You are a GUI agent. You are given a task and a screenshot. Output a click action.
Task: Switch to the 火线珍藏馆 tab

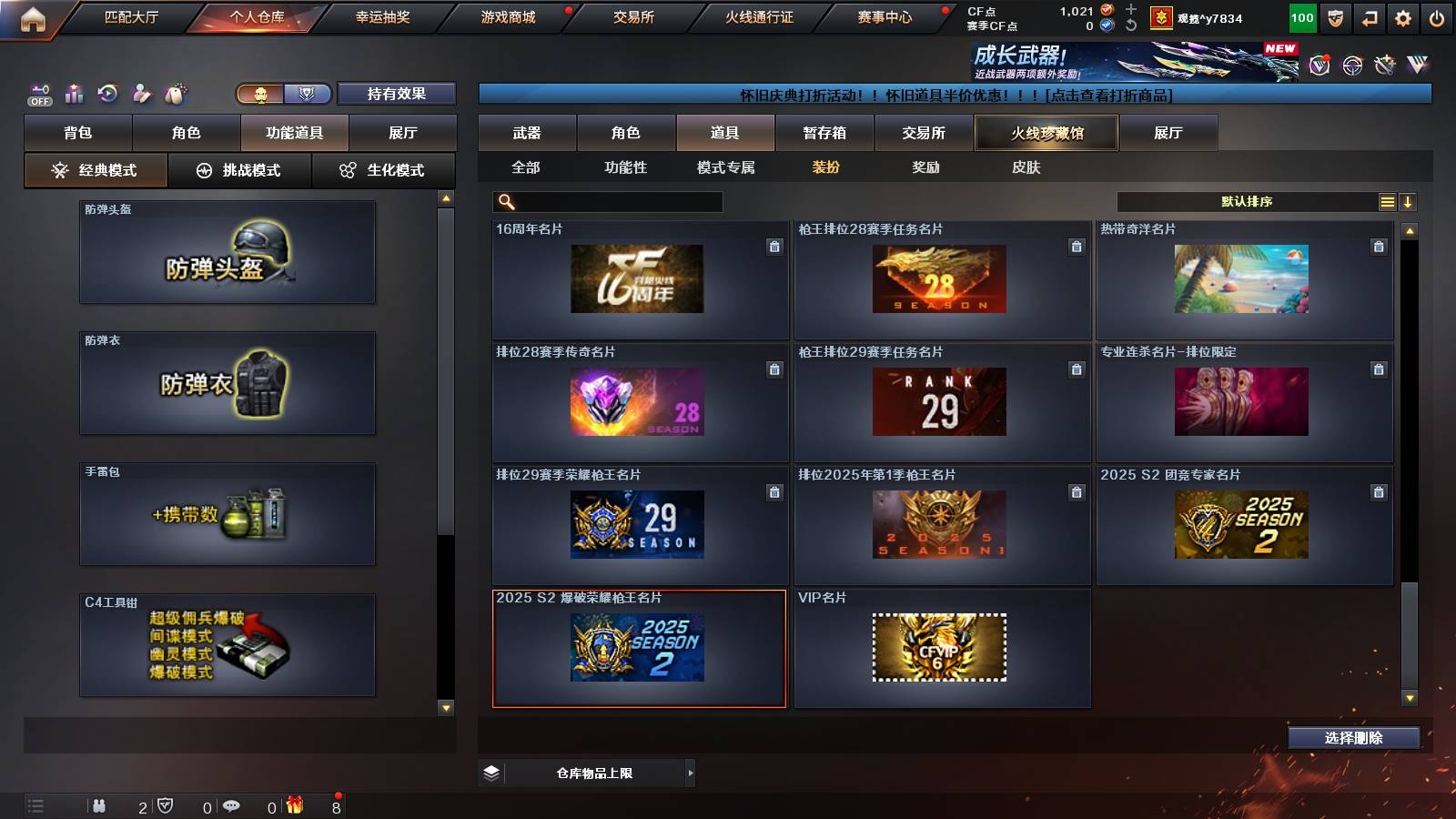coord(1046,133)
